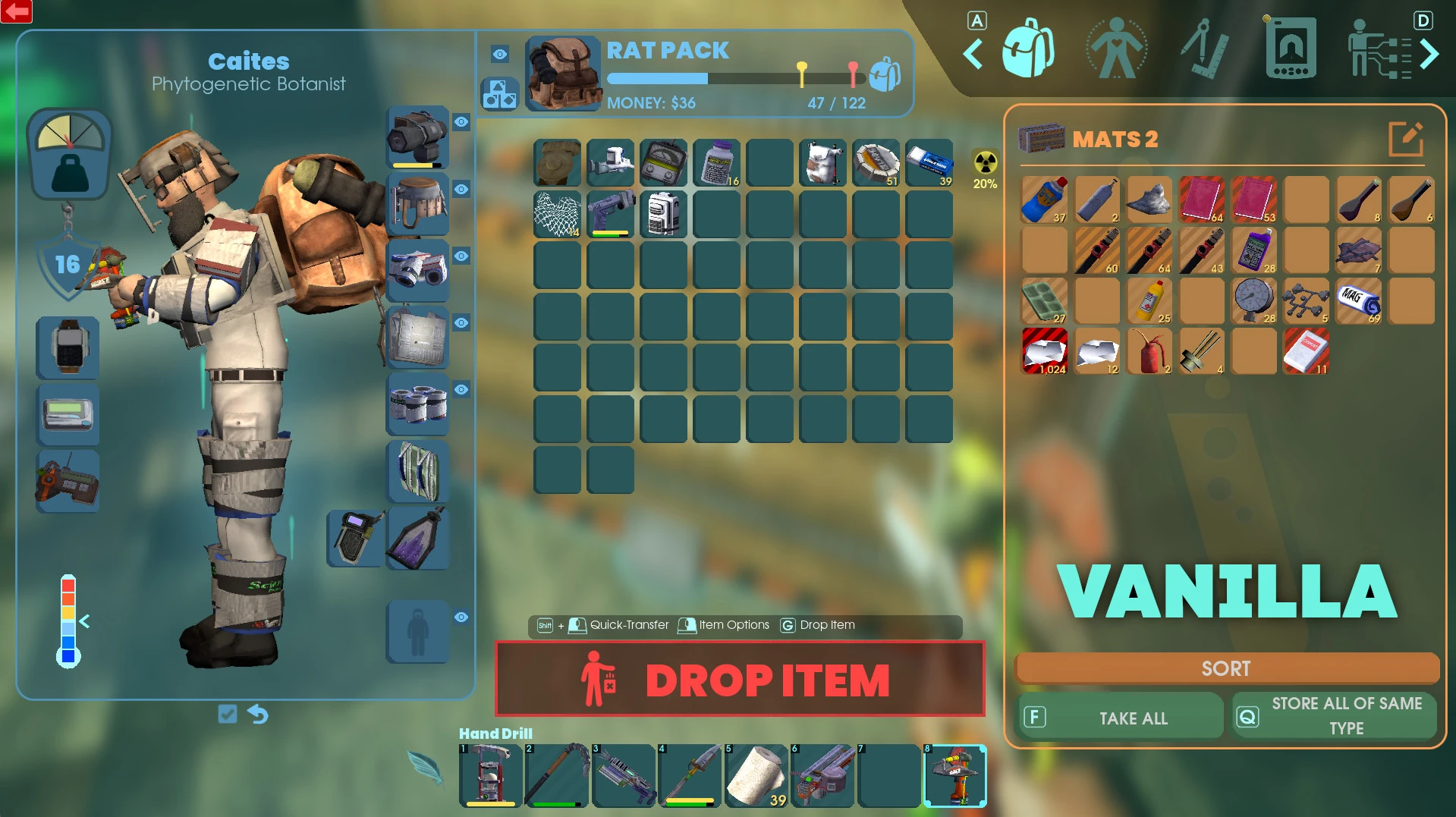Click the big DROP ITEM button

[x=740, y=679]
